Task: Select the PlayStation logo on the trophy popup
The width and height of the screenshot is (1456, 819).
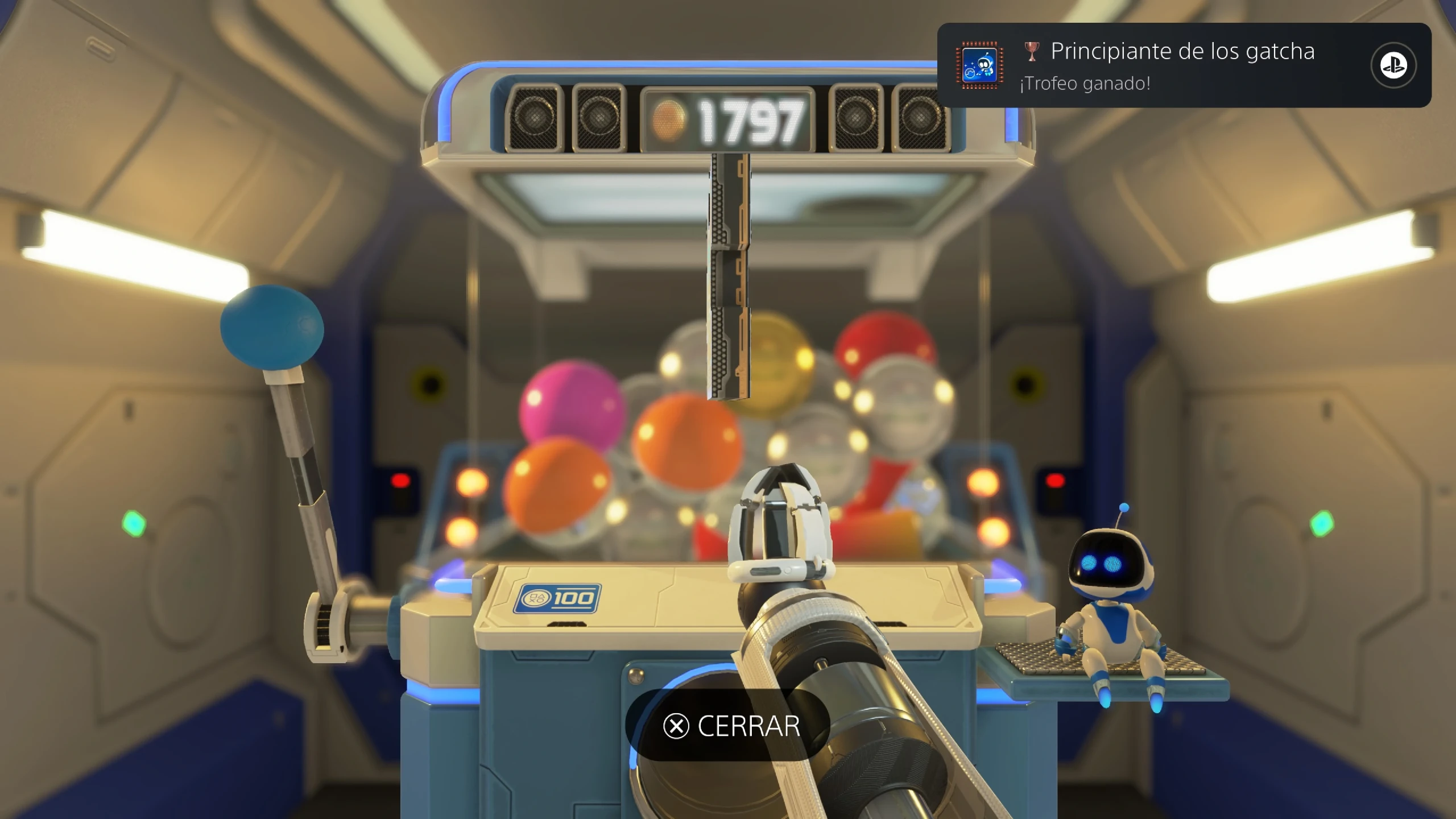Action: click(1393, 65)
